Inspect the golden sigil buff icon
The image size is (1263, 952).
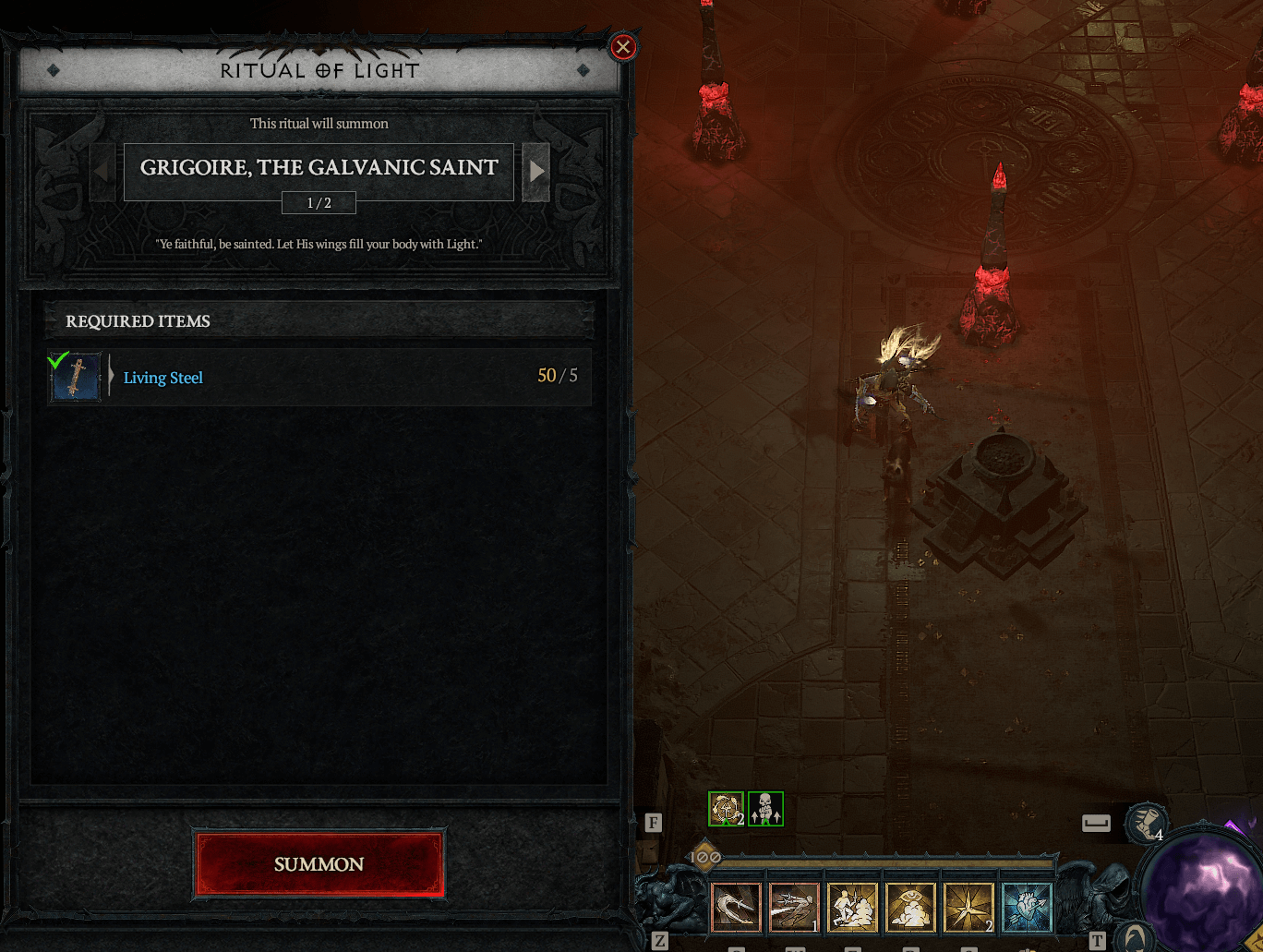click(726, 809)
